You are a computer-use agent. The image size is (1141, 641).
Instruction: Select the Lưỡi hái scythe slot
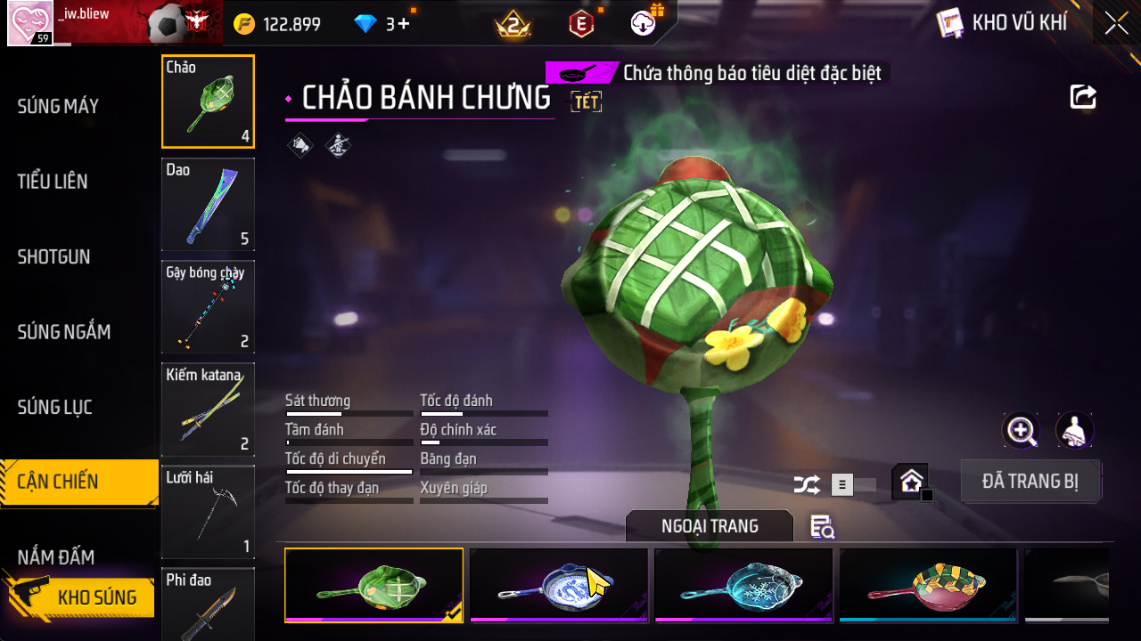pyautogui.click(x=208, y=512)
